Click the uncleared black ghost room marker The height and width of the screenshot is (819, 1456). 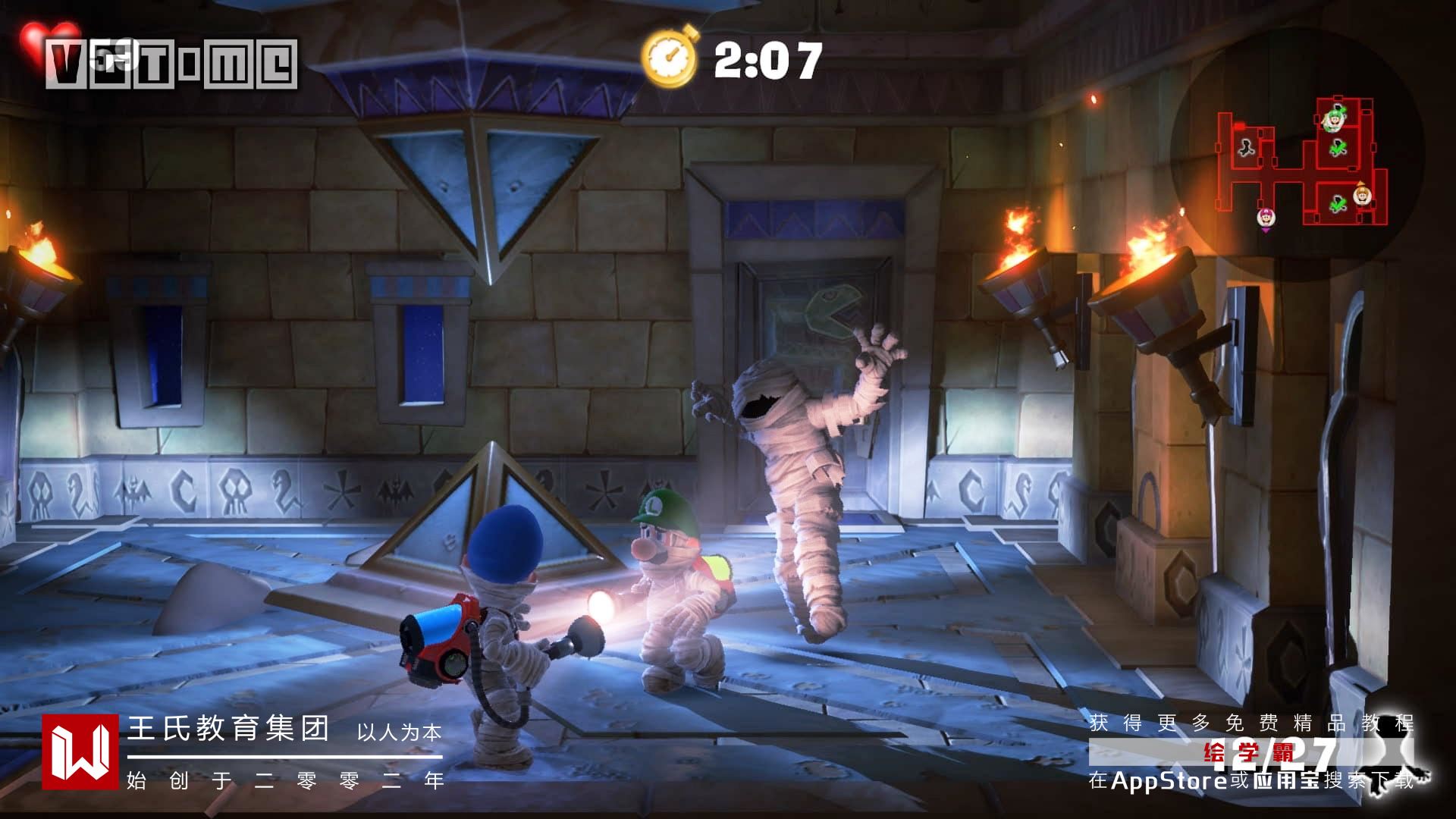(1246, 147)
